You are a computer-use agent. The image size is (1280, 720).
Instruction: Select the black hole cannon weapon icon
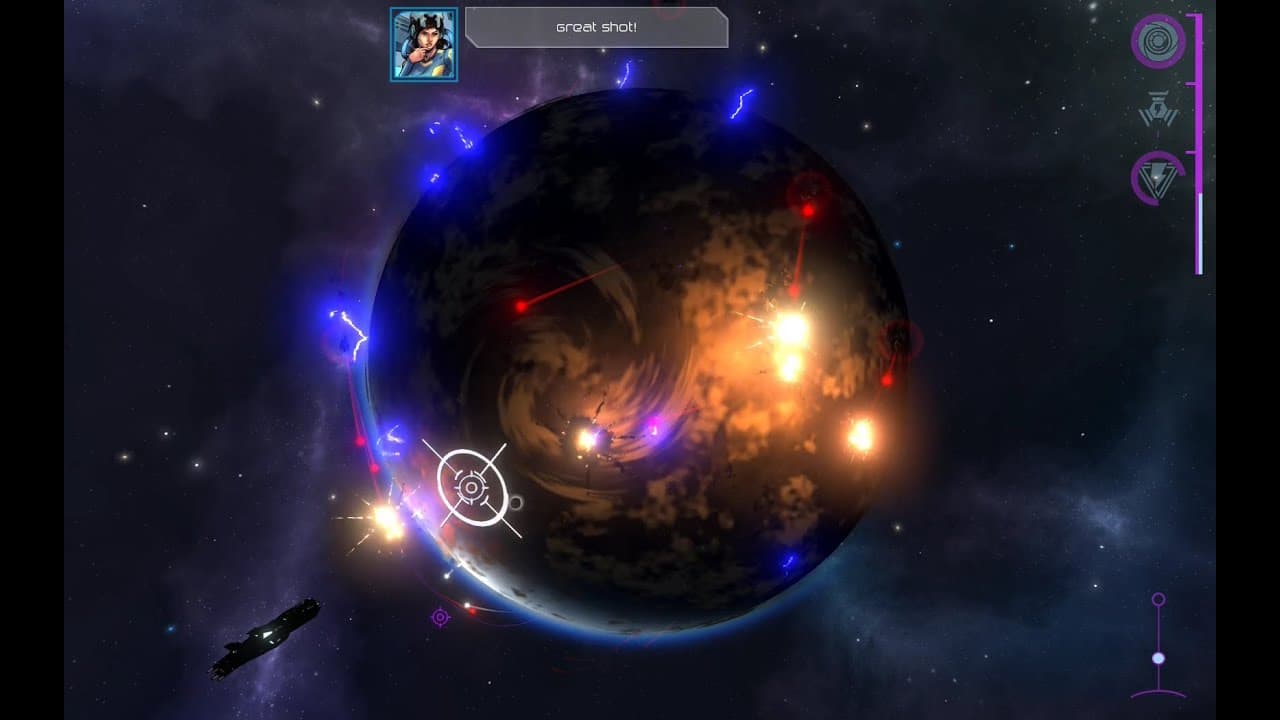tap(1159, 42)
